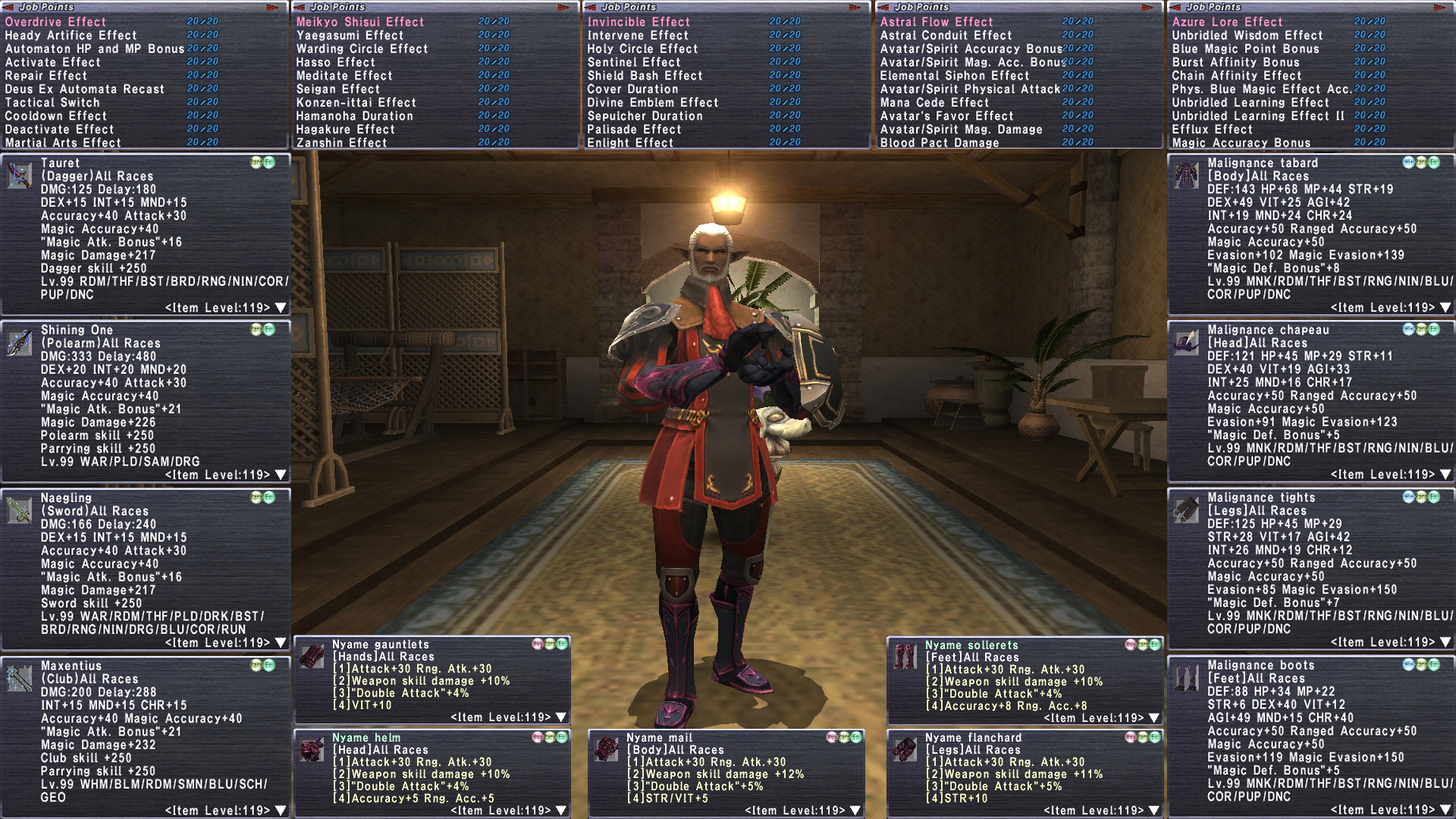The image size is (1456, 819).
Task: Select the Invincible Effect entry
Action: pyautogui.click(x=639, y=22)
